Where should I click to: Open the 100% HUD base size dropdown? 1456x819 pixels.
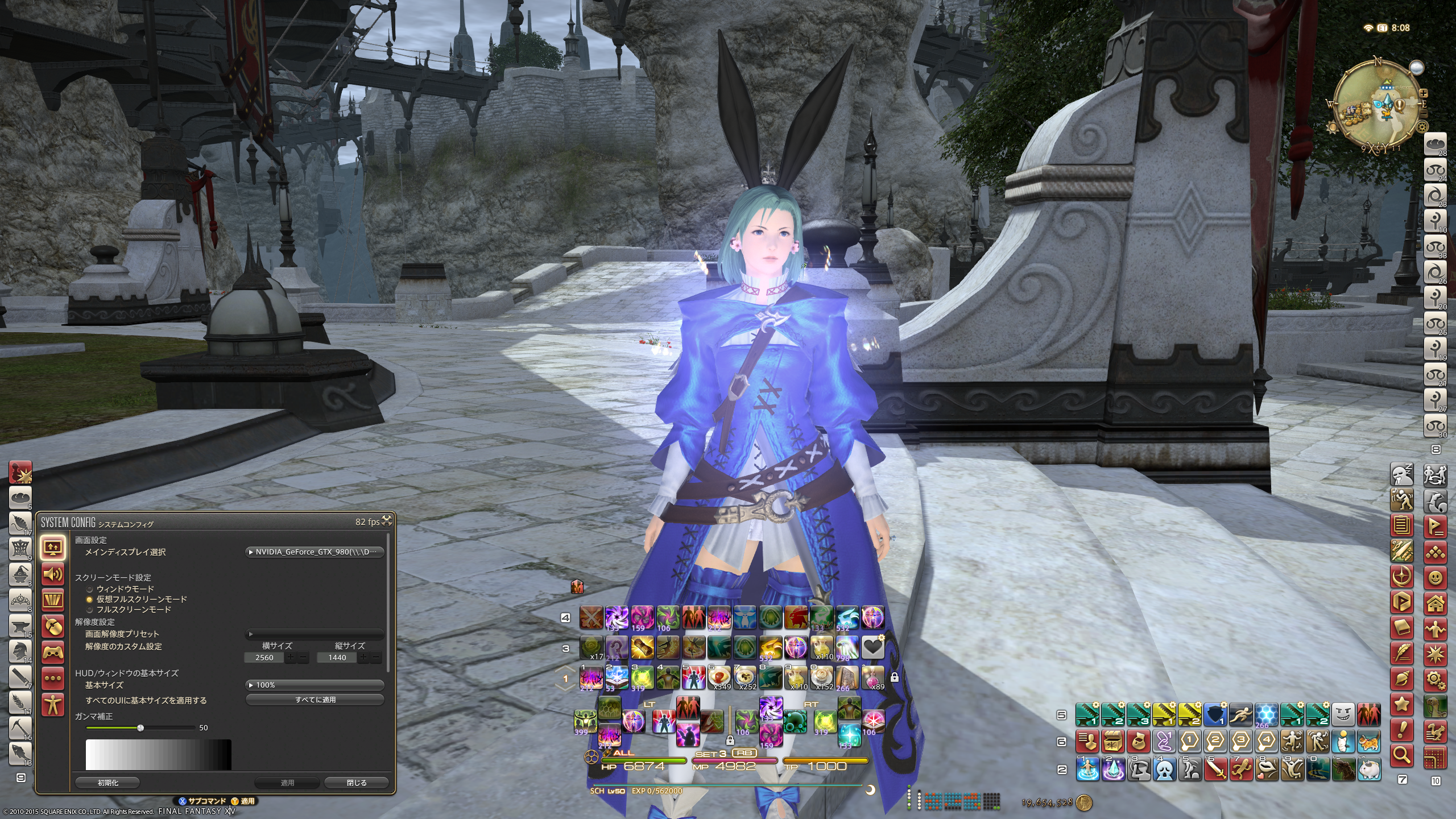pyautogui.click(x=315, y=685)
